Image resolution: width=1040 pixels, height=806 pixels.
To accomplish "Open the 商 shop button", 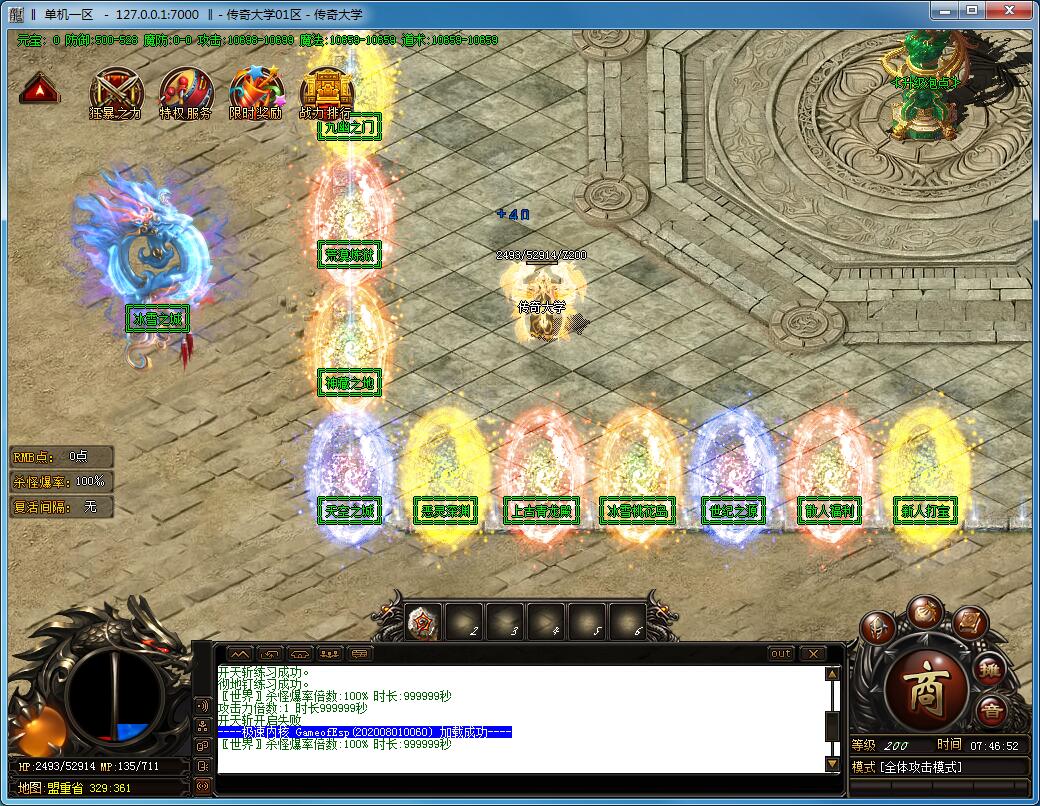I will [x=925, y=690].
